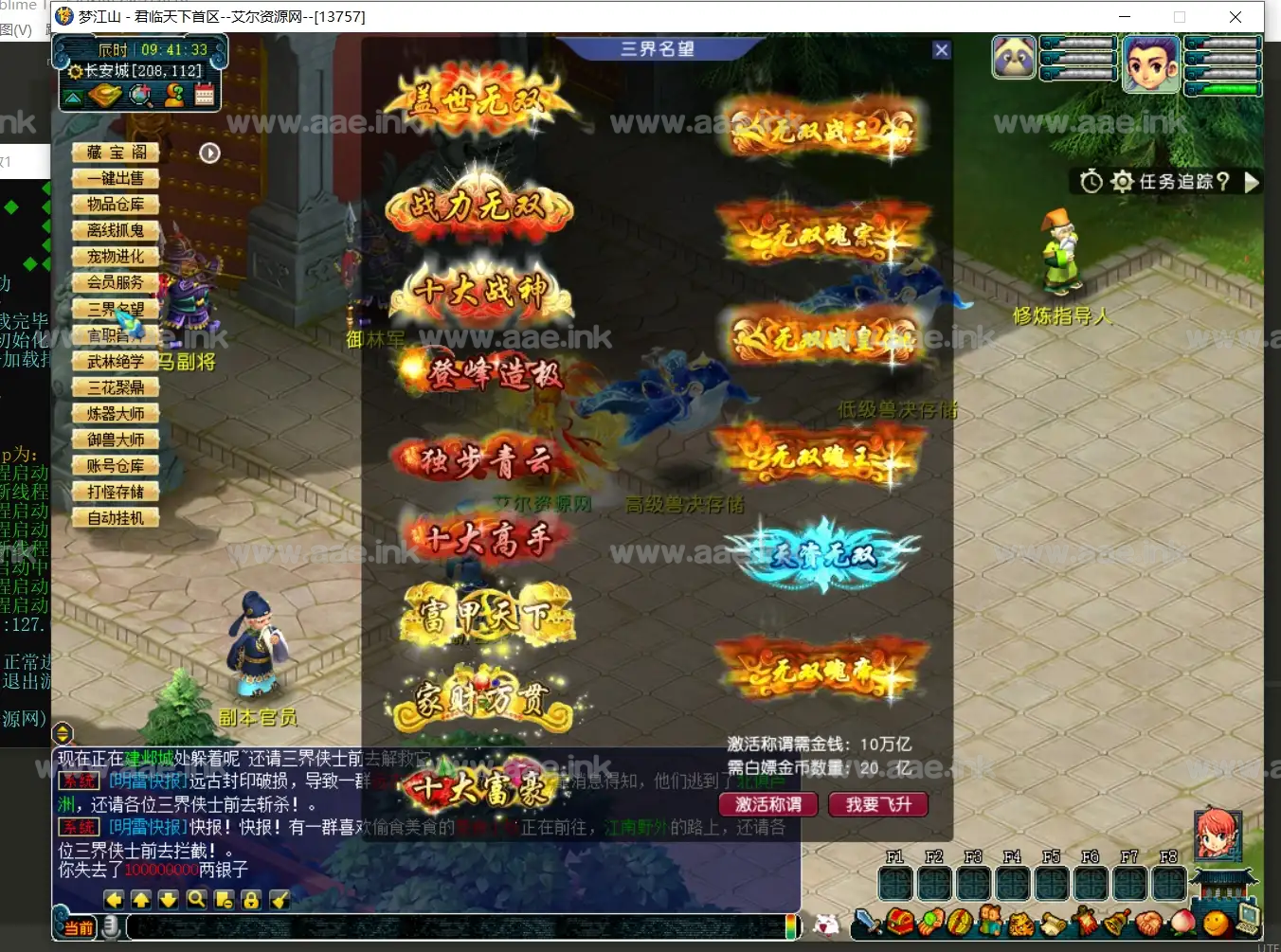Click the panda pet portrait
This screenshot has height=952, width=1281.
coord(1014,58)
